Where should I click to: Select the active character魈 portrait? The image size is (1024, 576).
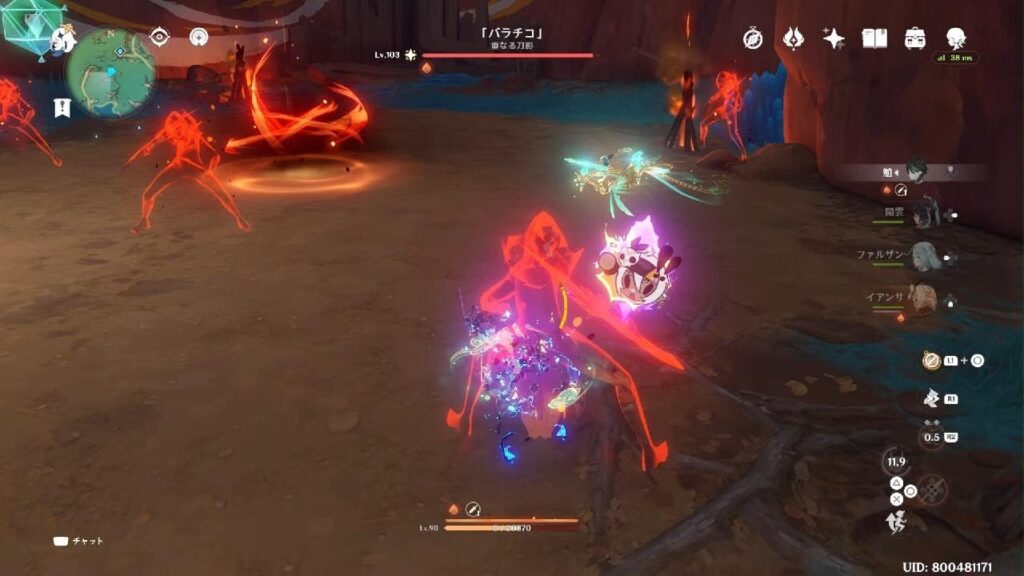[919, 172]
